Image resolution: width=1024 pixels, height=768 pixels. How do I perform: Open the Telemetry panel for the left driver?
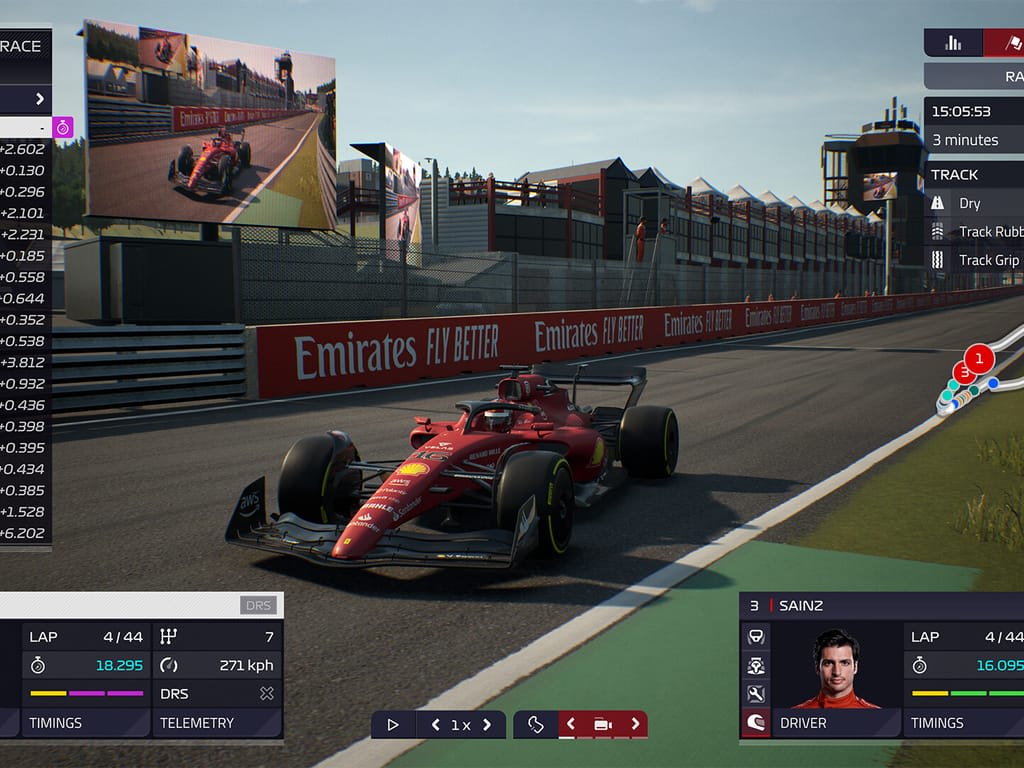[x=217, y=722]
